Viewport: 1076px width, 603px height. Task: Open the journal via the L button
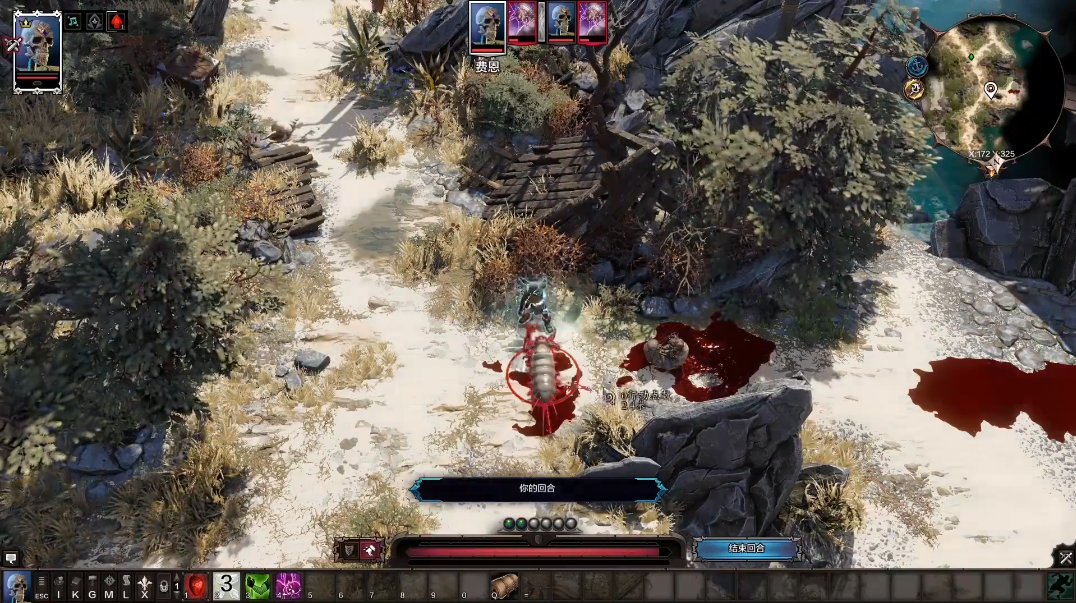(x=126, y=586)
